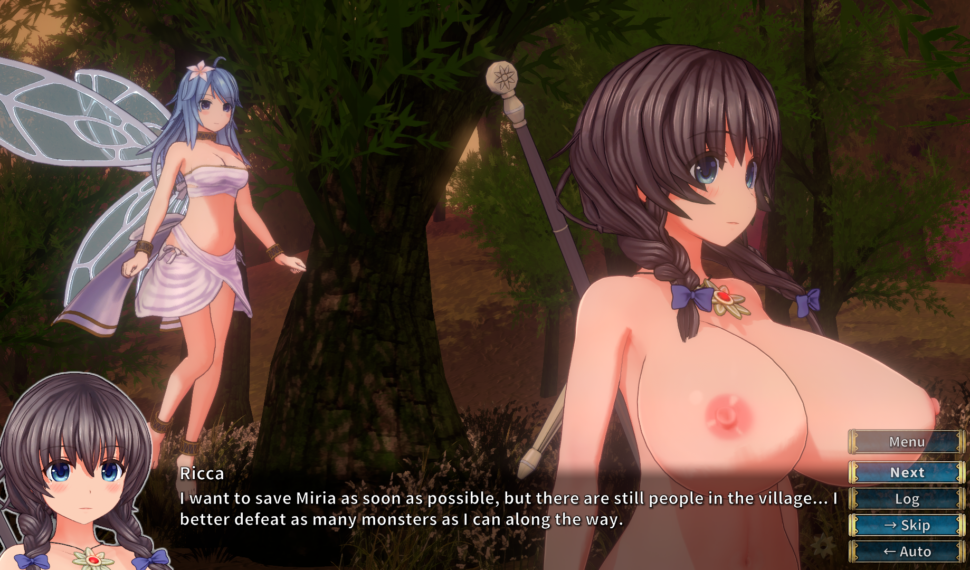Screen dimensions: 970x570
Task: Toggle the Auto play button
Action: pyautogui.click(x=906, y=551)
